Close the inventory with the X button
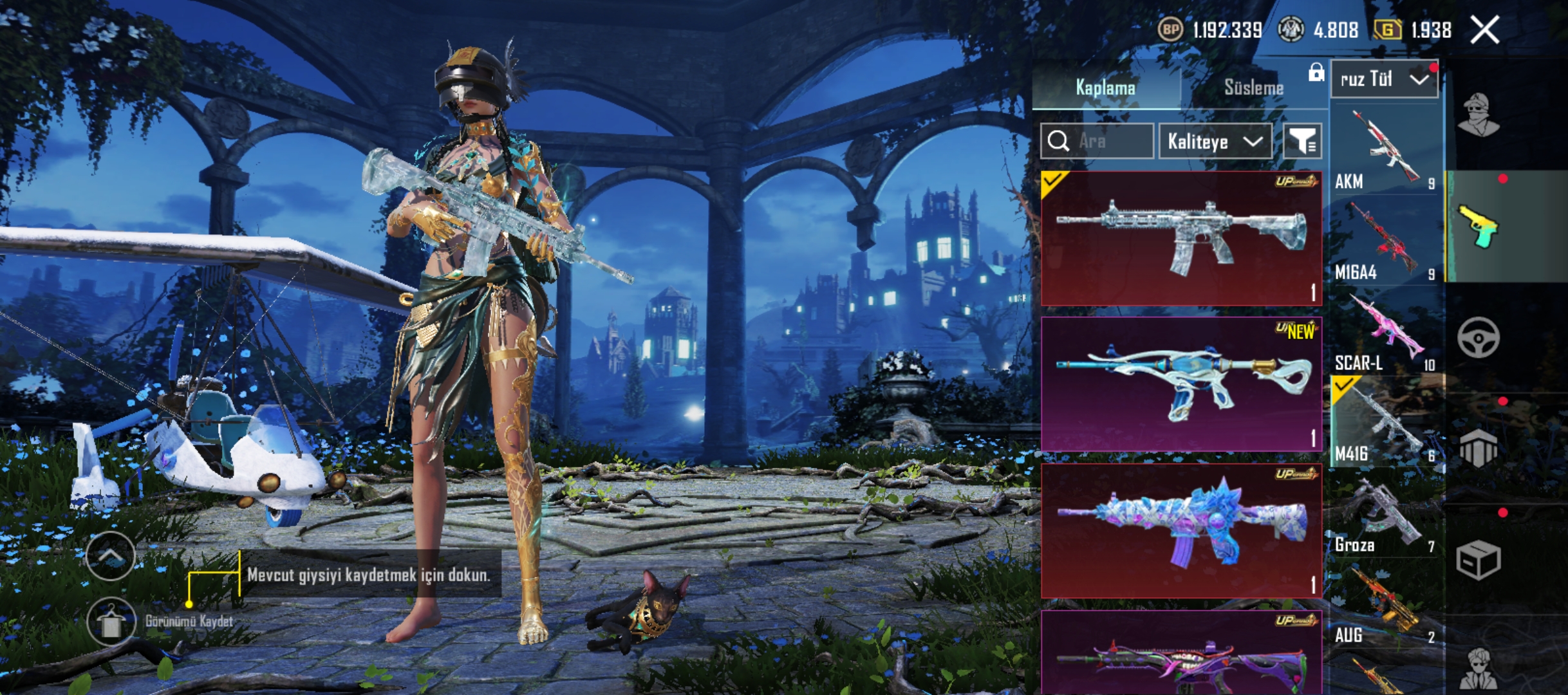The image size is (1568, 695). point(1485,30)
